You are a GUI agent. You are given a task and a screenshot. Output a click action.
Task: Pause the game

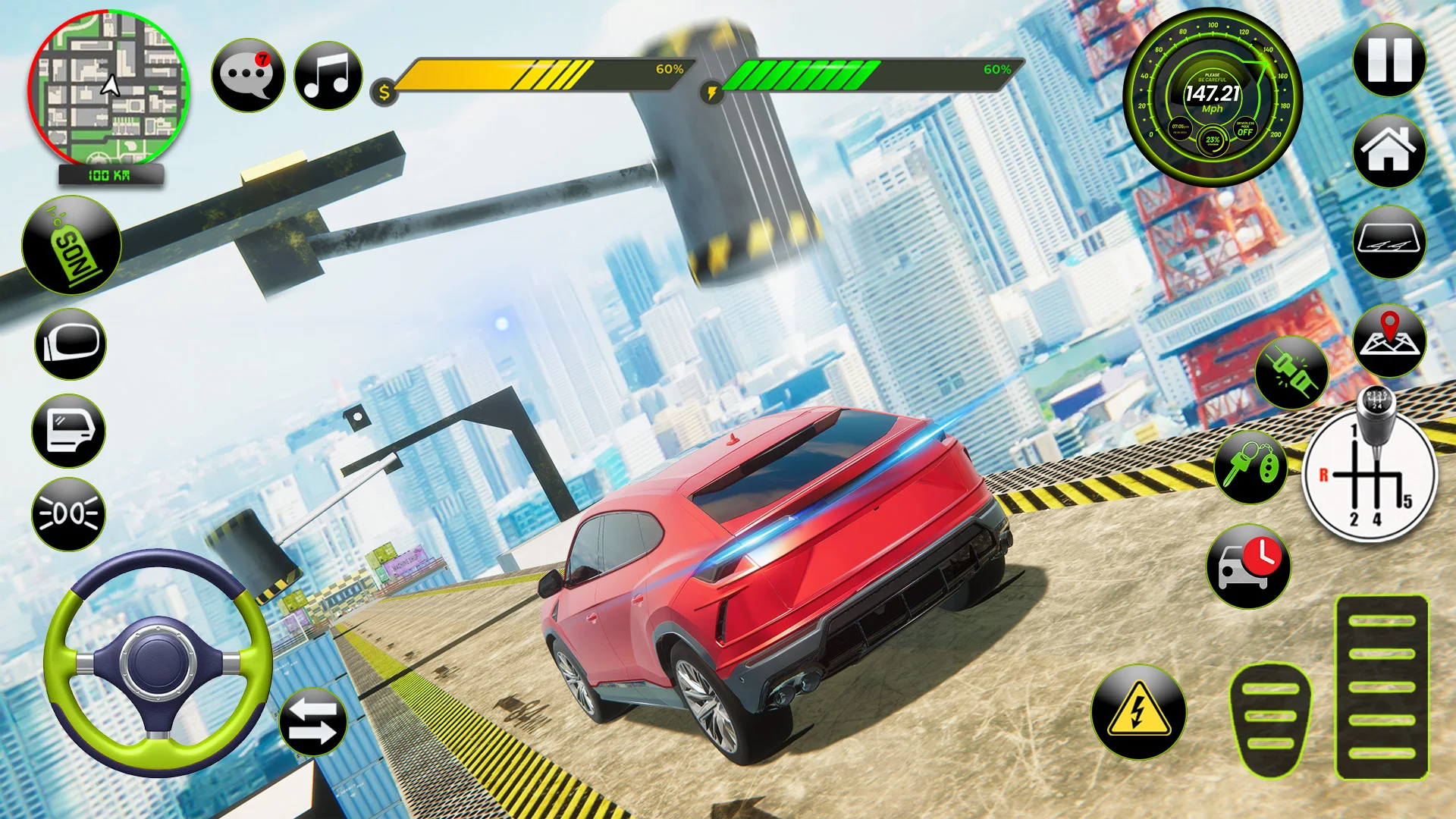click(x=1389, y=60)
